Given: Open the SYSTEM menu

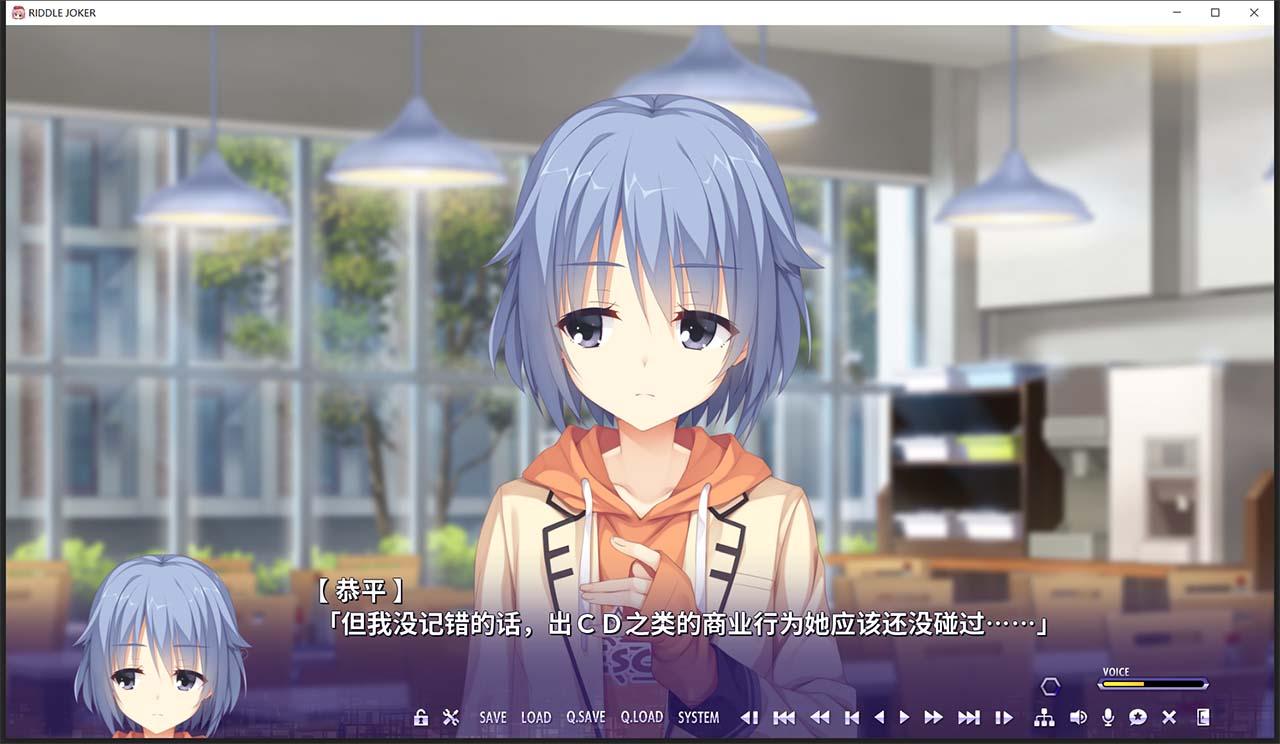Looking at the screenshot, I should point(698,717).
